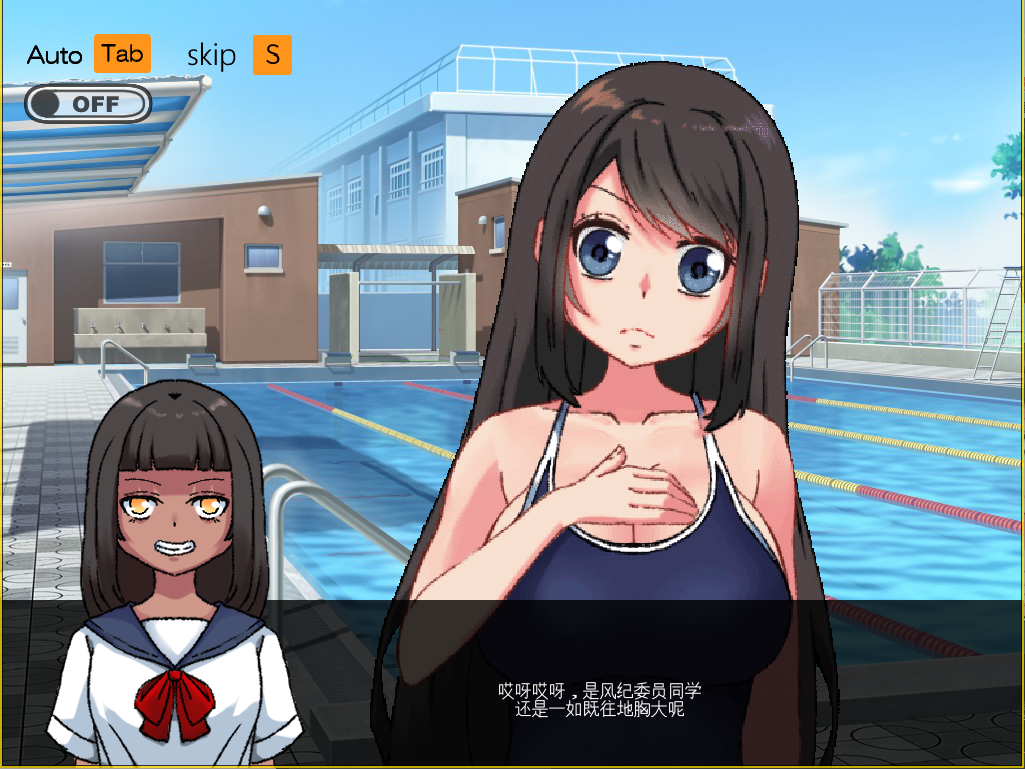1025x769 pixels.
Task: Toggle the Auto mode OFF switch
Action: tap(88, 103)
